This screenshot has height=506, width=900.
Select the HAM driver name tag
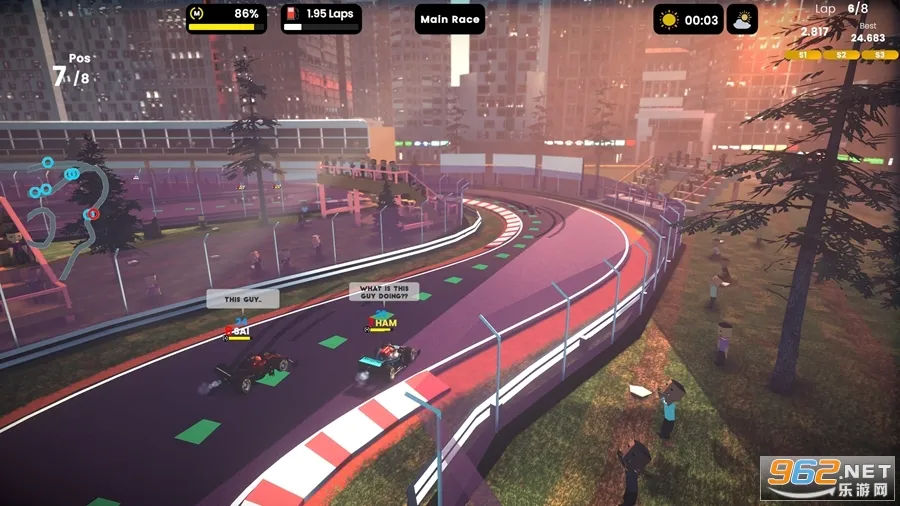tap(384, 322)
